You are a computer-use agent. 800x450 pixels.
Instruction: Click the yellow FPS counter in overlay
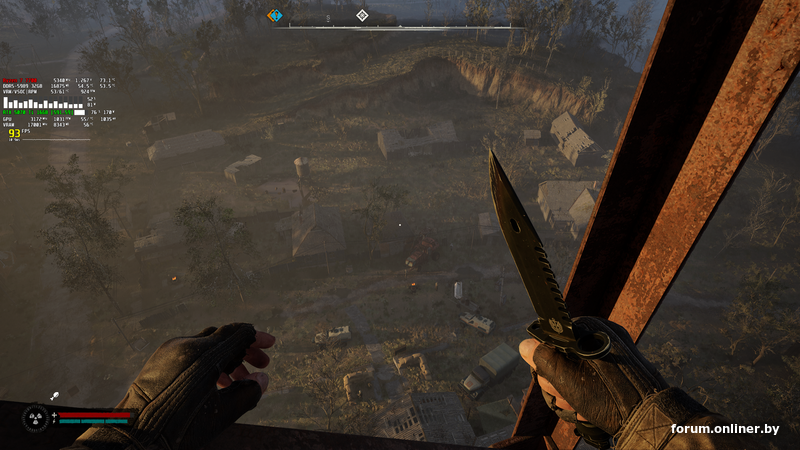(15, 133)
